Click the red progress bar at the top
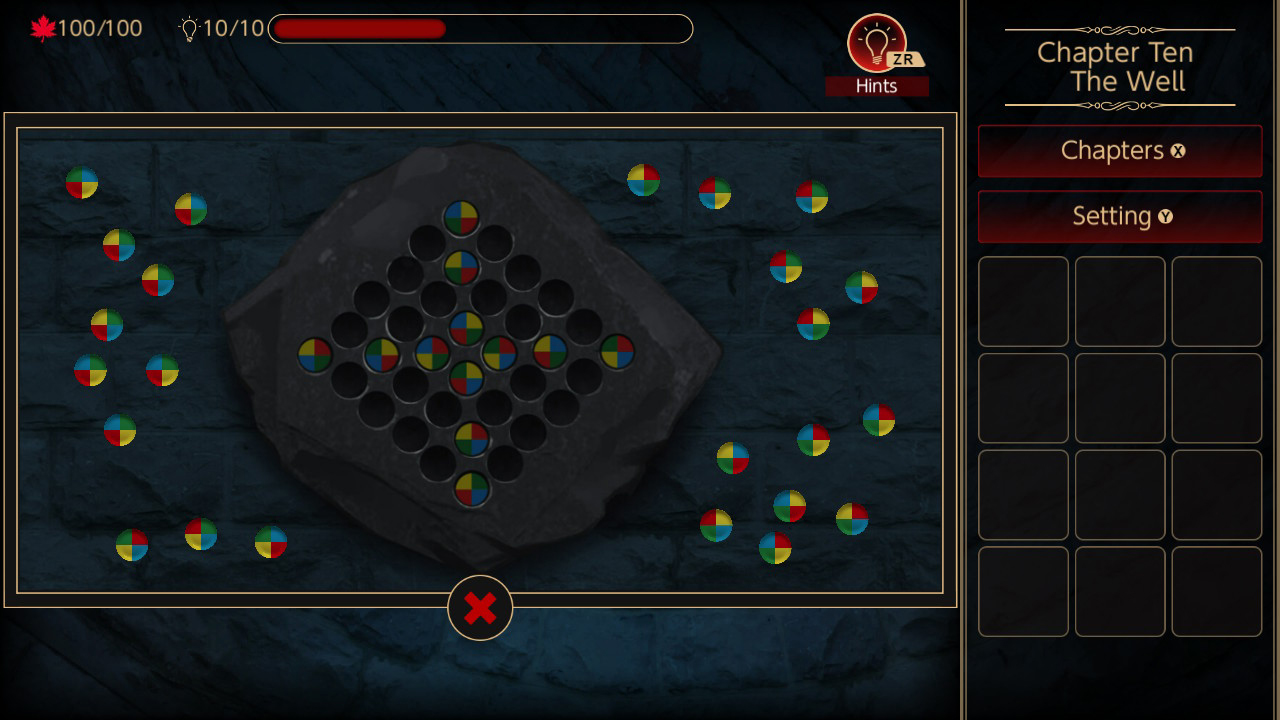The width and height of the screenshot is (1280, 720). click(358, 30)
